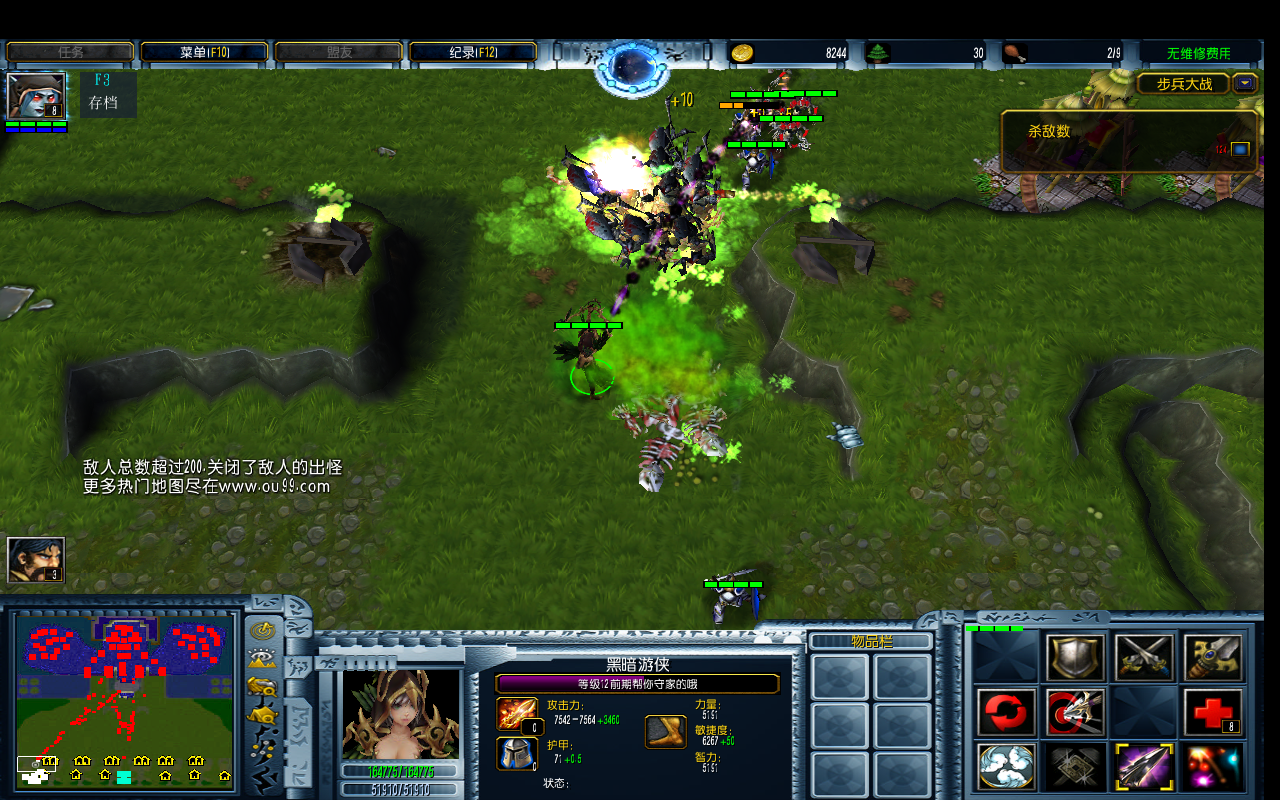Activate the minimap signal ping button
The height and width of the screenshot is (800, 1280).
(x=263, y=630)
